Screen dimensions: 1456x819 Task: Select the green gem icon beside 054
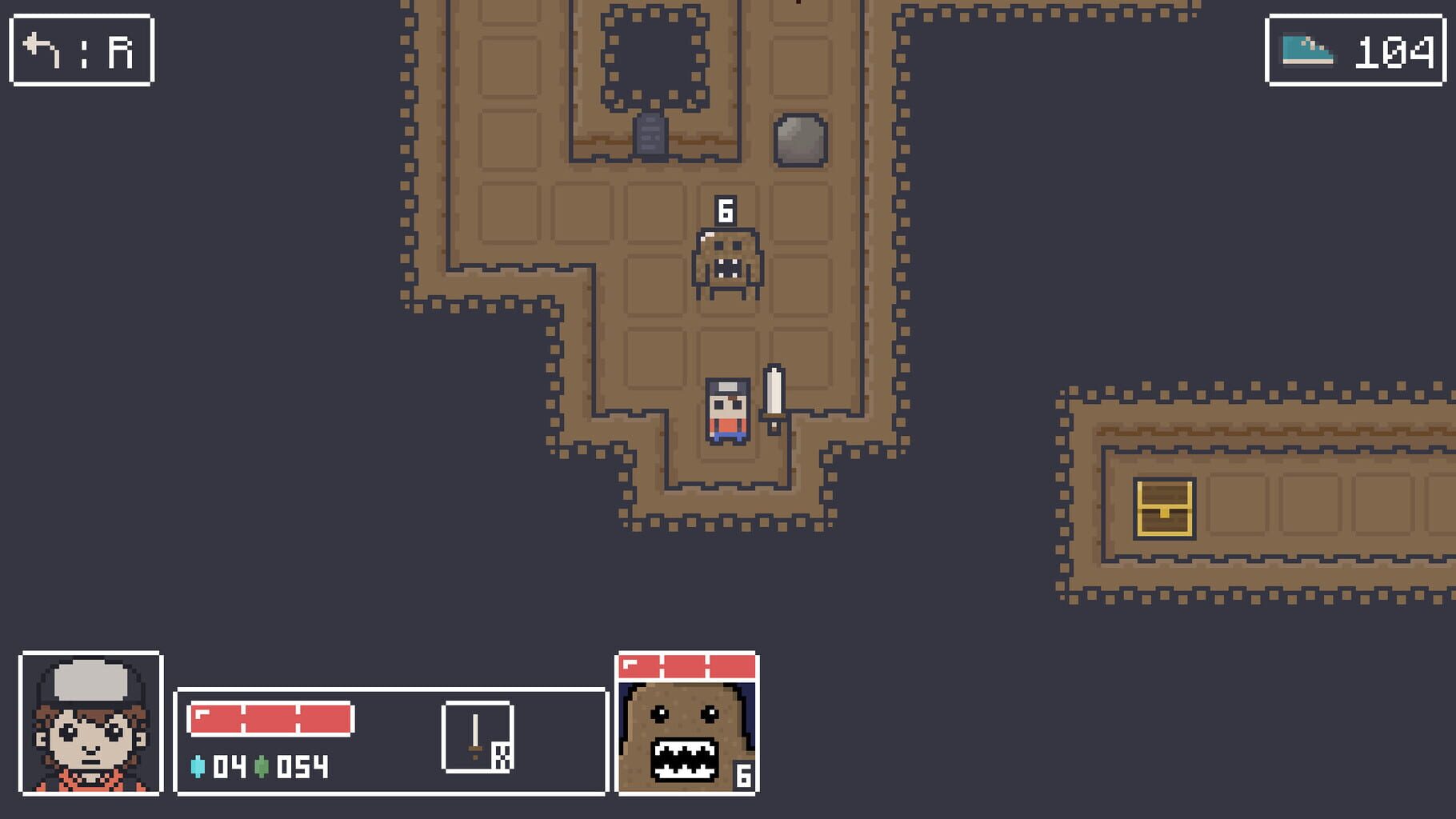tap(262, 765)
